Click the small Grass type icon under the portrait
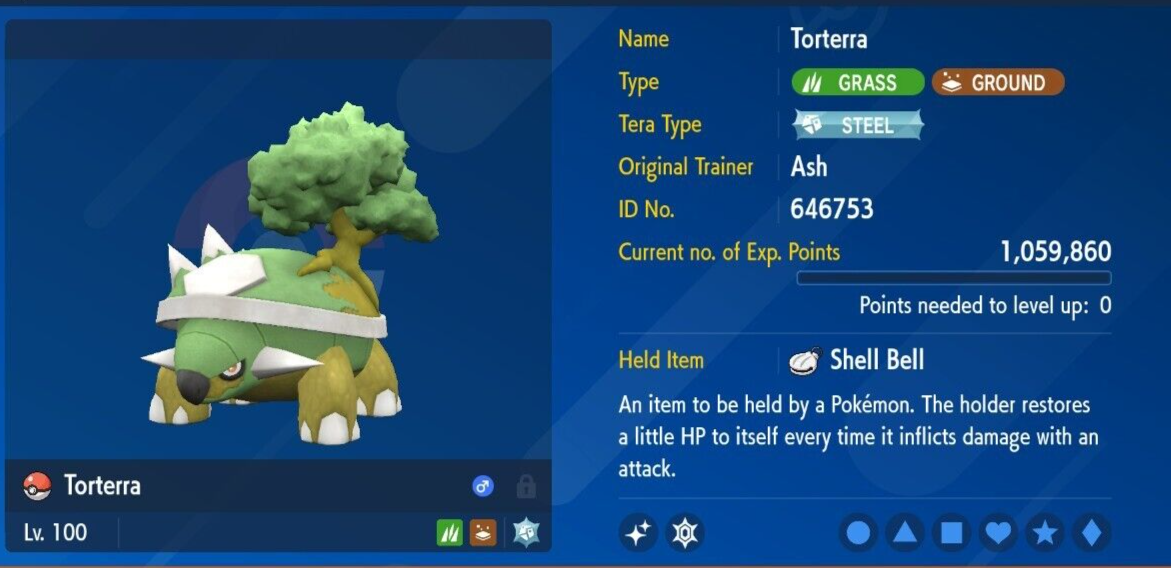The width and height of the screenshot is (1171, 568). (x=450, y=532)
